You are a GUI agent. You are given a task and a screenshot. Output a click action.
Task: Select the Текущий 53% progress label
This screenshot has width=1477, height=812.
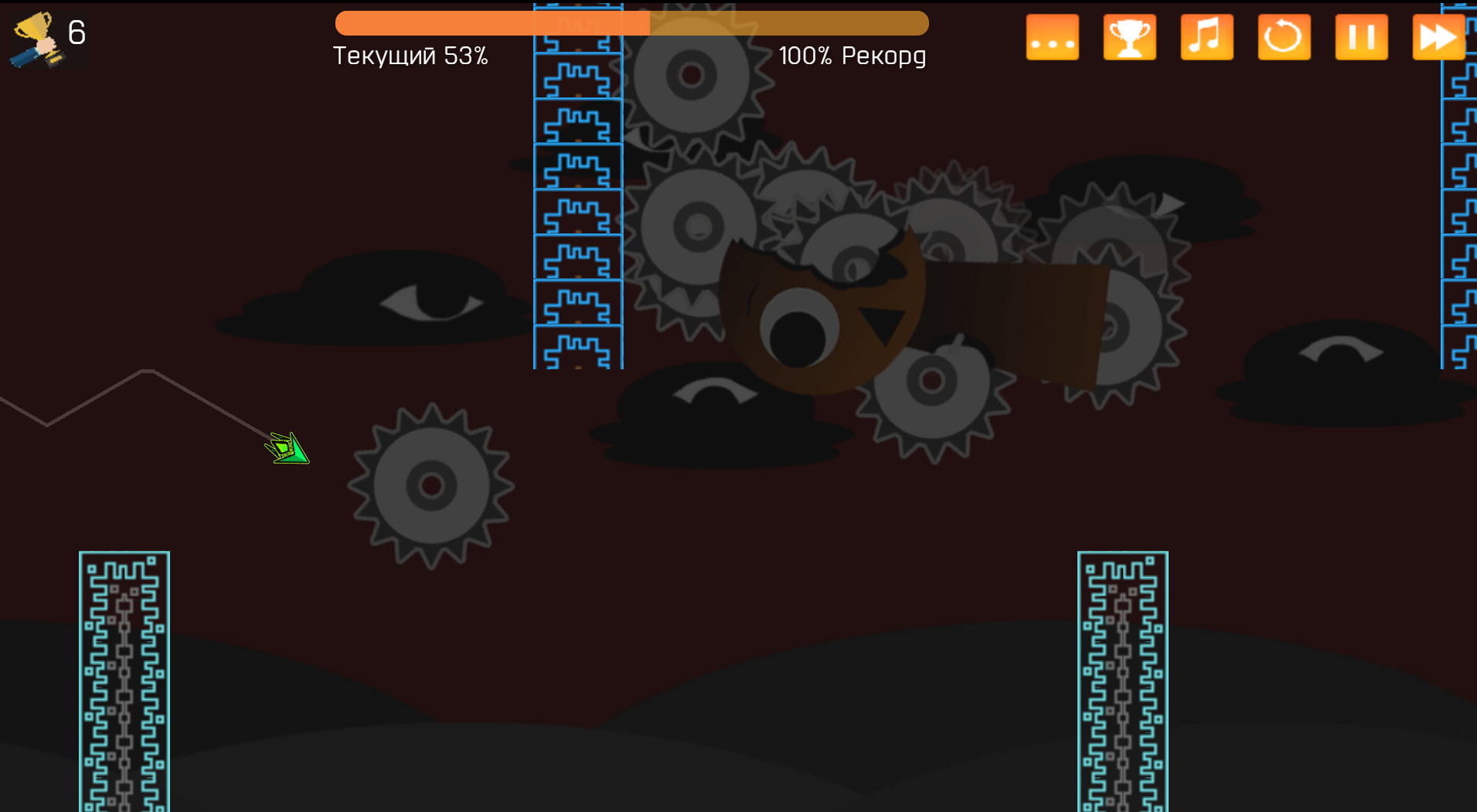(x=410, y=55)
